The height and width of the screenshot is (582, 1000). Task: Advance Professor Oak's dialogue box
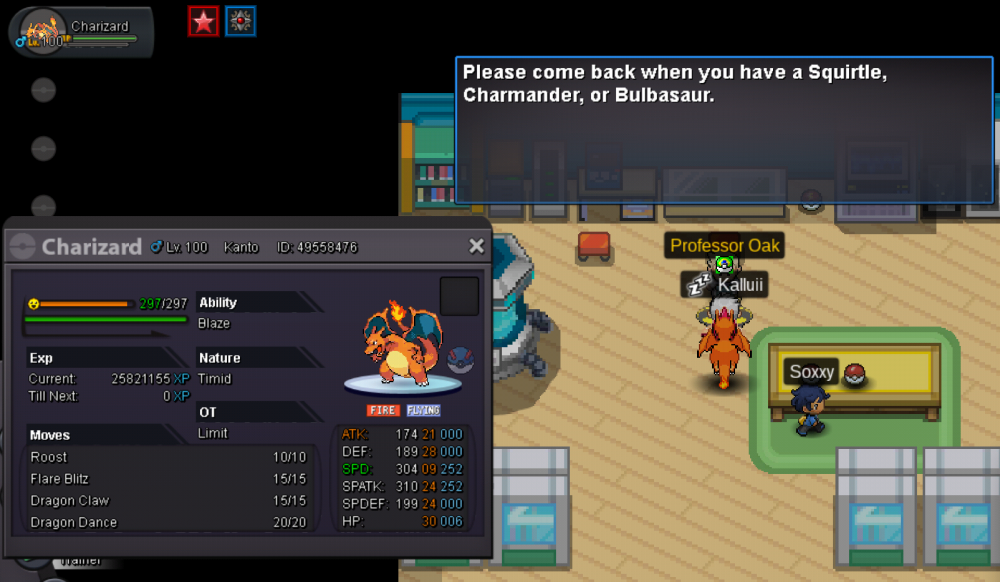(x=724, y=130)
